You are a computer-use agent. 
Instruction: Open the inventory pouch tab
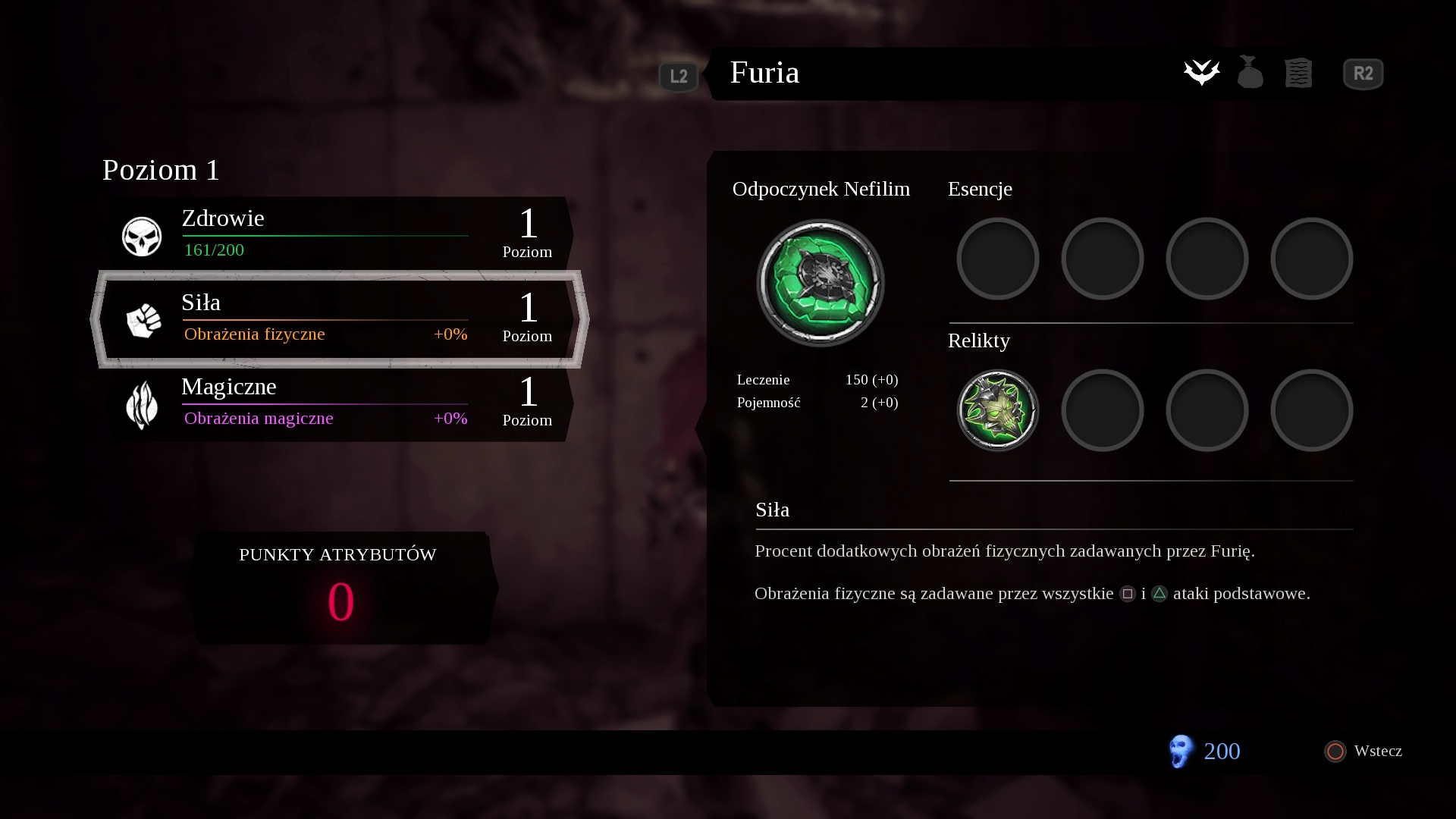pos(1250,73)
